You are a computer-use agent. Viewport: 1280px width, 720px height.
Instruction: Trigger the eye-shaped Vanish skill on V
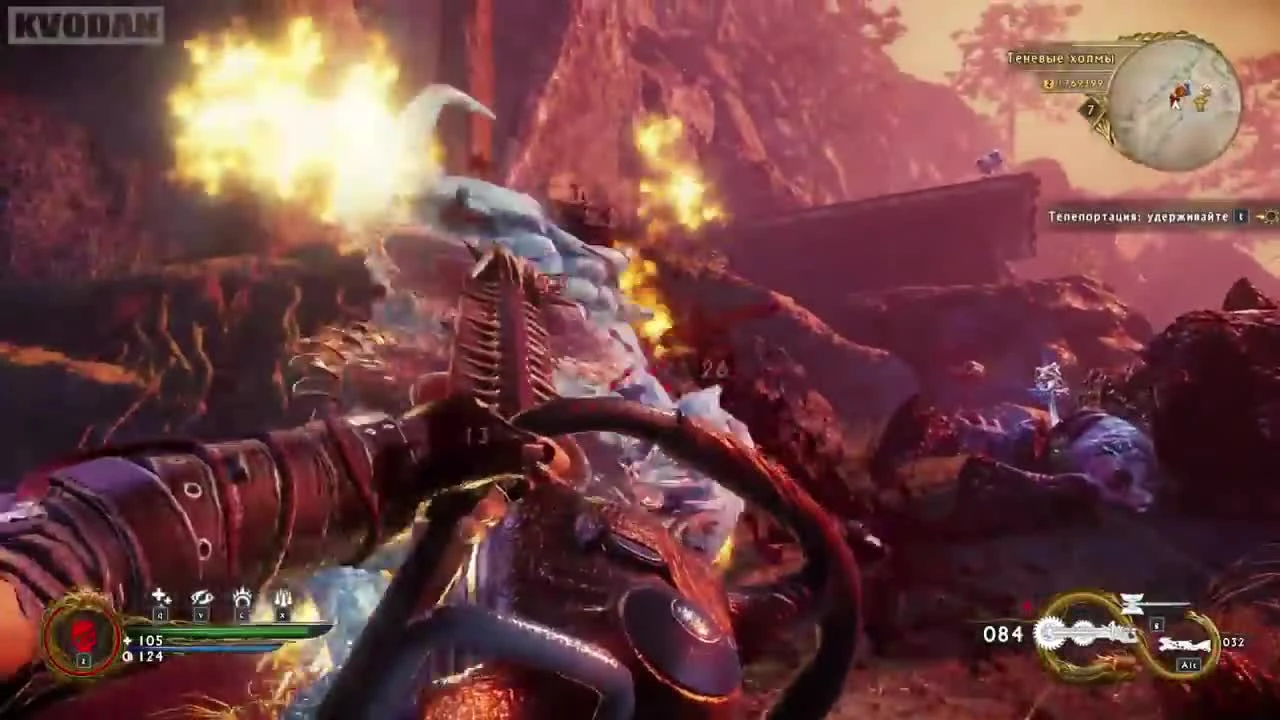pos(201,598)
